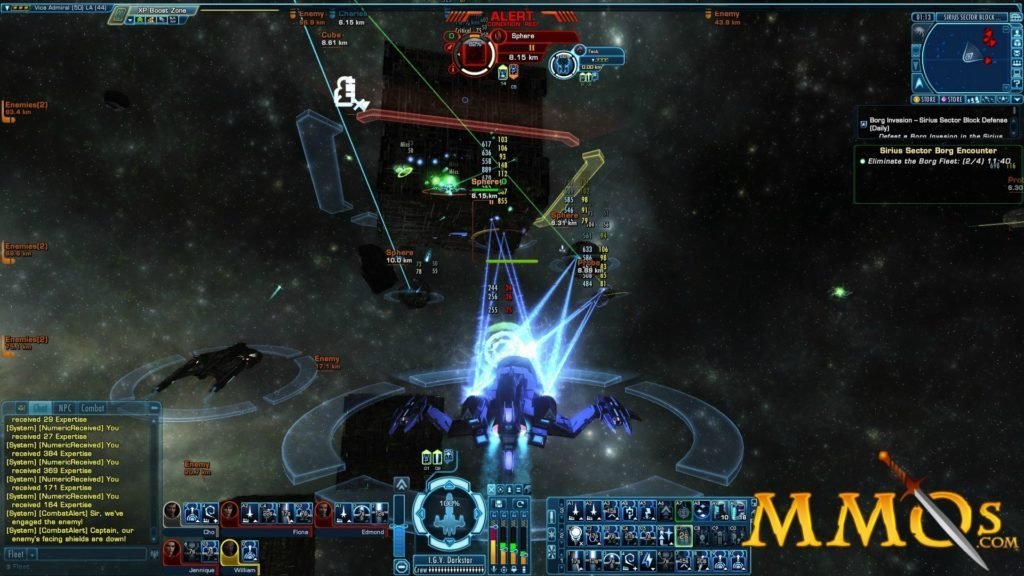
Task: Select bridge officer Jennique's portrait
Action: 173,549
